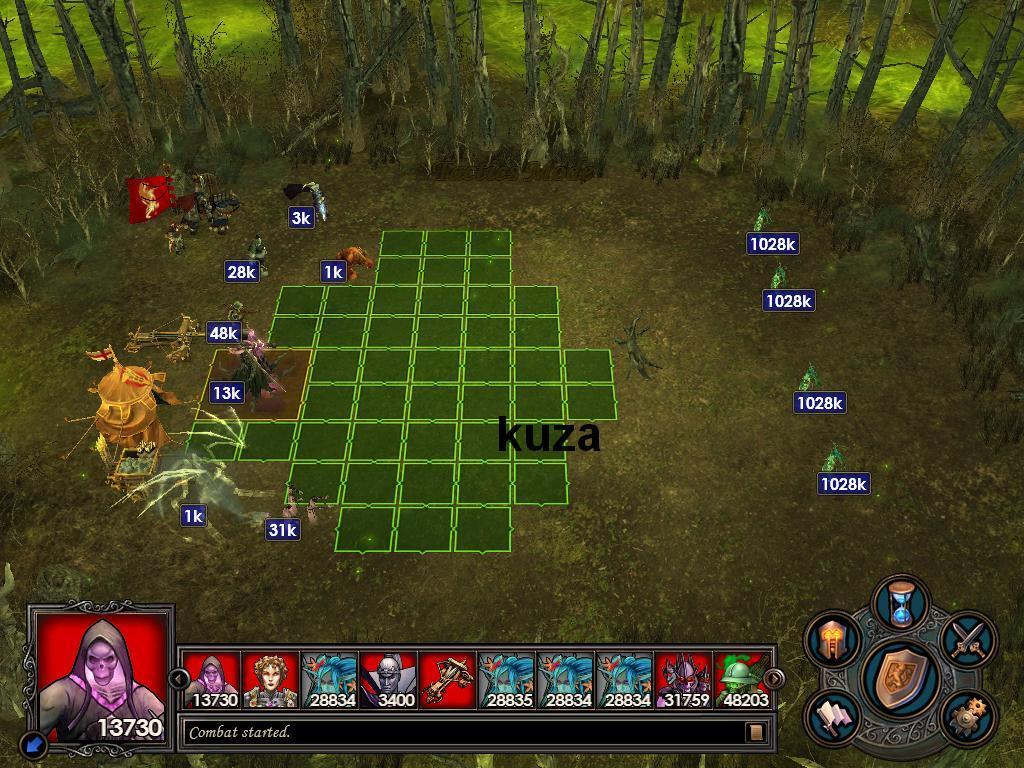Select the ballista in the turn queue
The width and height of the screenshot is (1024, 768).
447,680
